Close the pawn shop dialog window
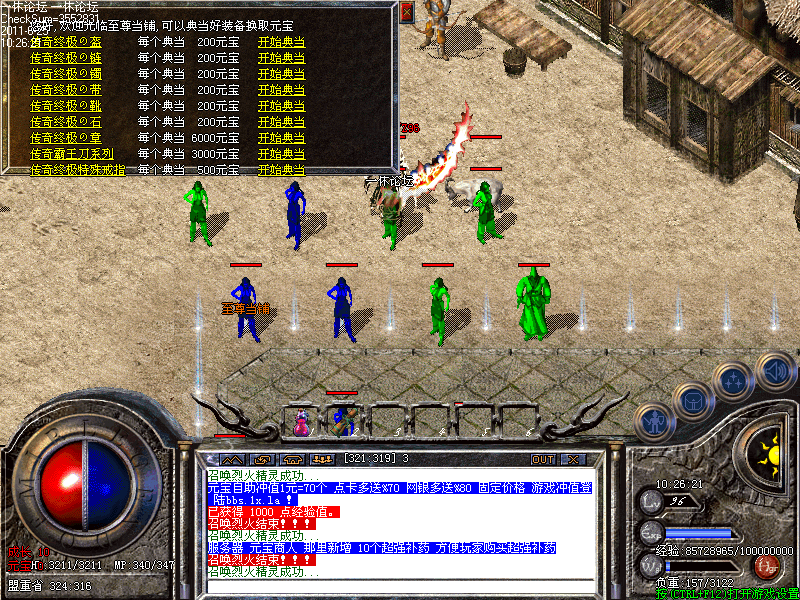The width and height of the screenshot is (800, 600). 406,13
